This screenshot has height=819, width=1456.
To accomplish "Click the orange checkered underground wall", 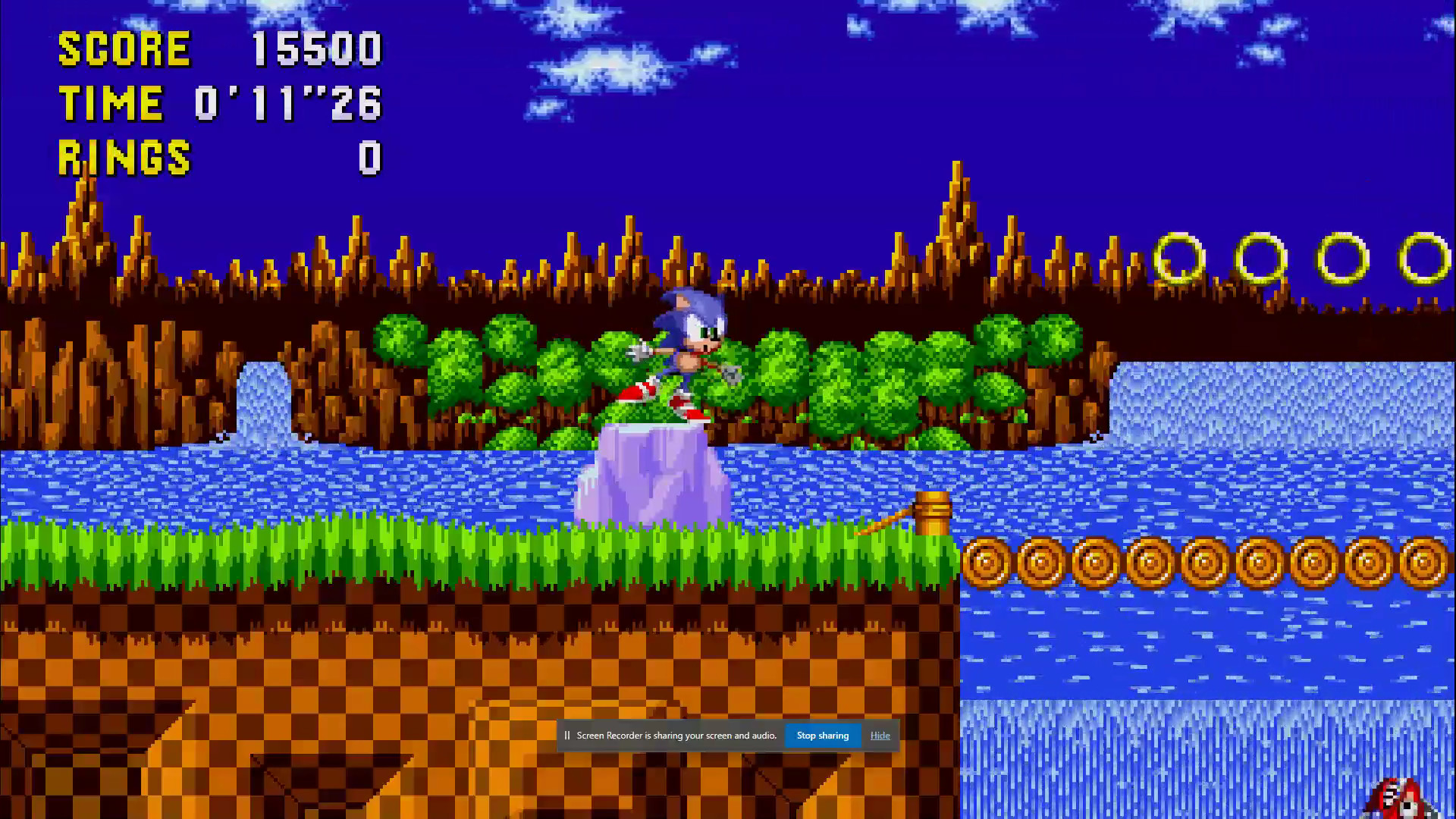I will coord(303,667).
